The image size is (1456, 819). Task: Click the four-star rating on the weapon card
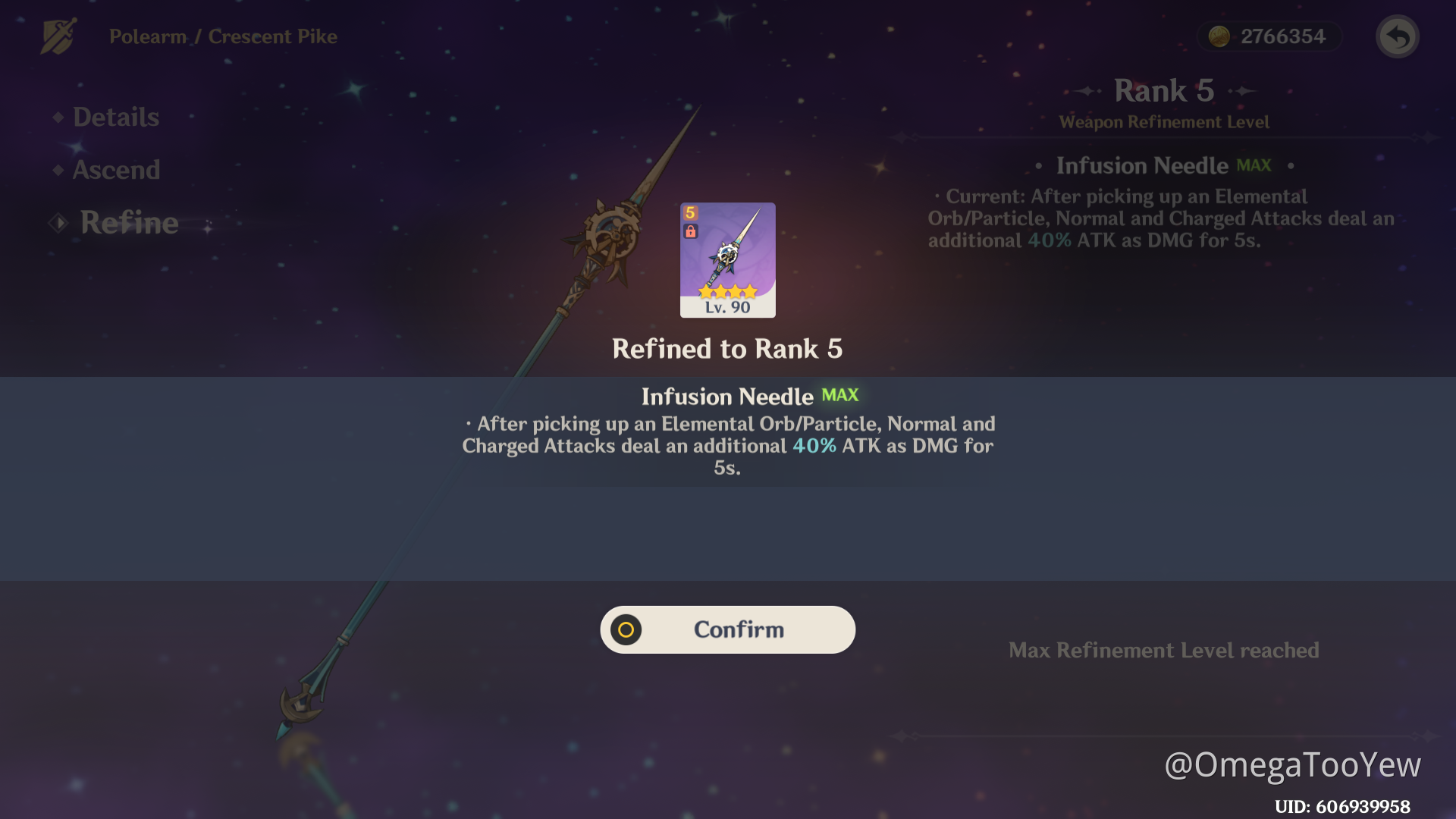726,290
